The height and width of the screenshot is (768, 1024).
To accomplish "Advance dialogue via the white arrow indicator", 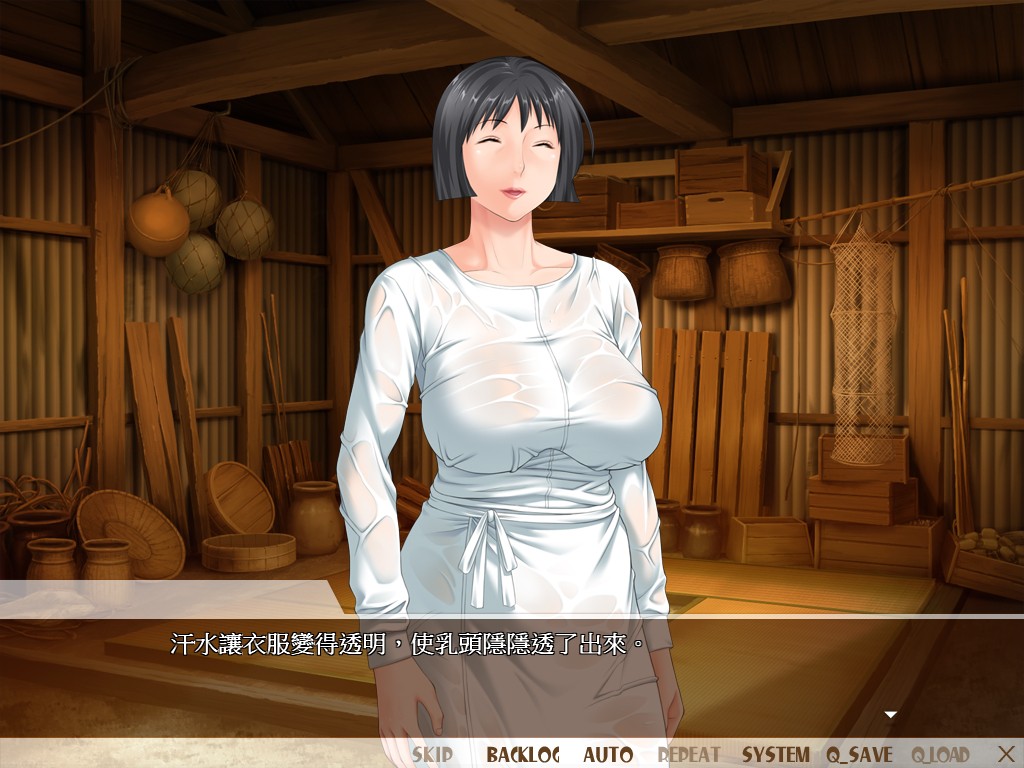I will point(890,714).
